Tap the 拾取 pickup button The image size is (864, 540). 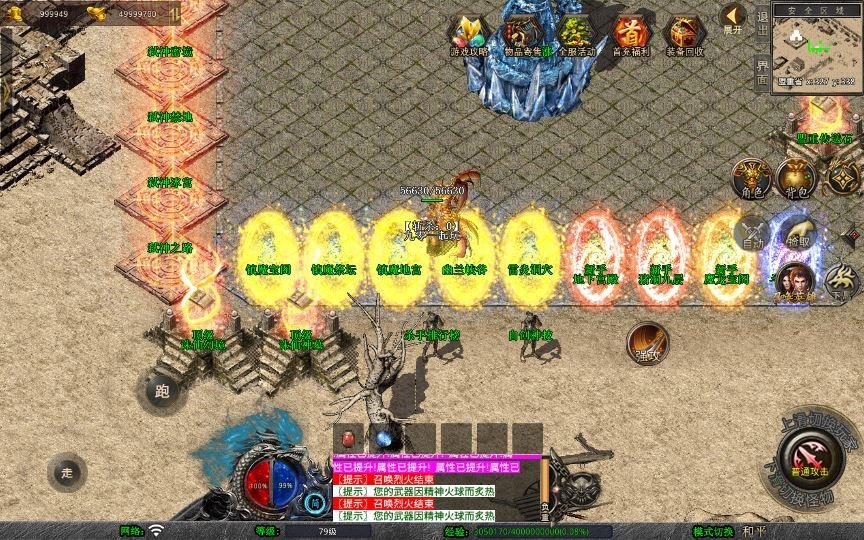[797, 233]
